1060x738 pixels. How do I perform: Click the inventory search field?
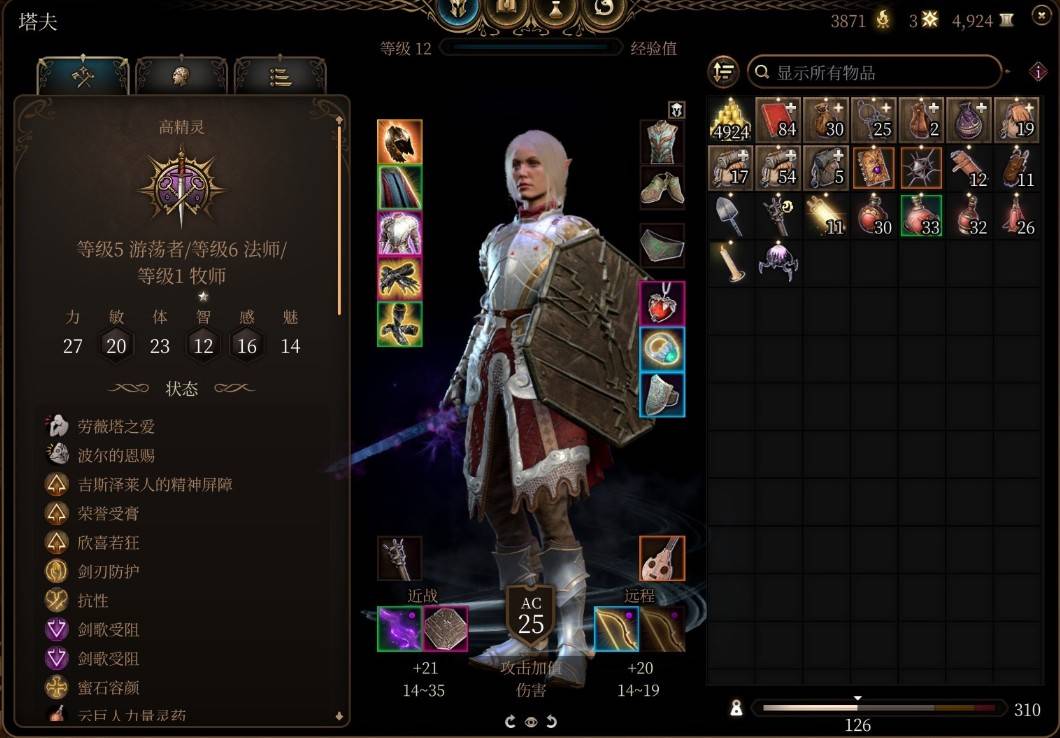point(875,72)
